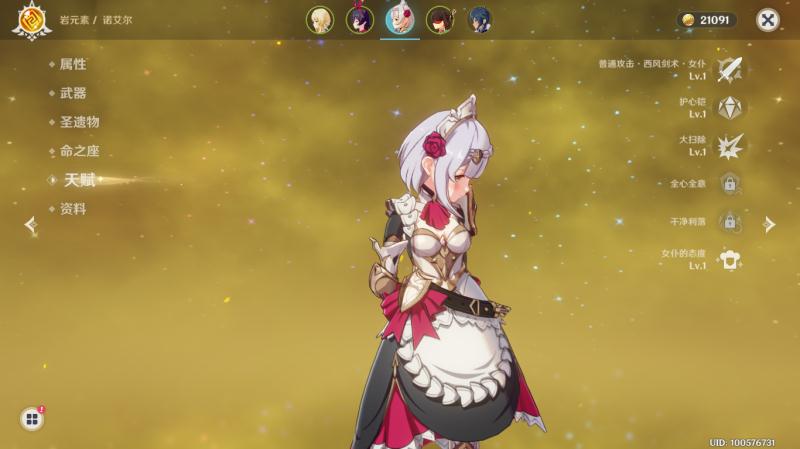800x449 pixels.
Task: Inspect the 大扫除 burst talent icon
Action: 730,145
